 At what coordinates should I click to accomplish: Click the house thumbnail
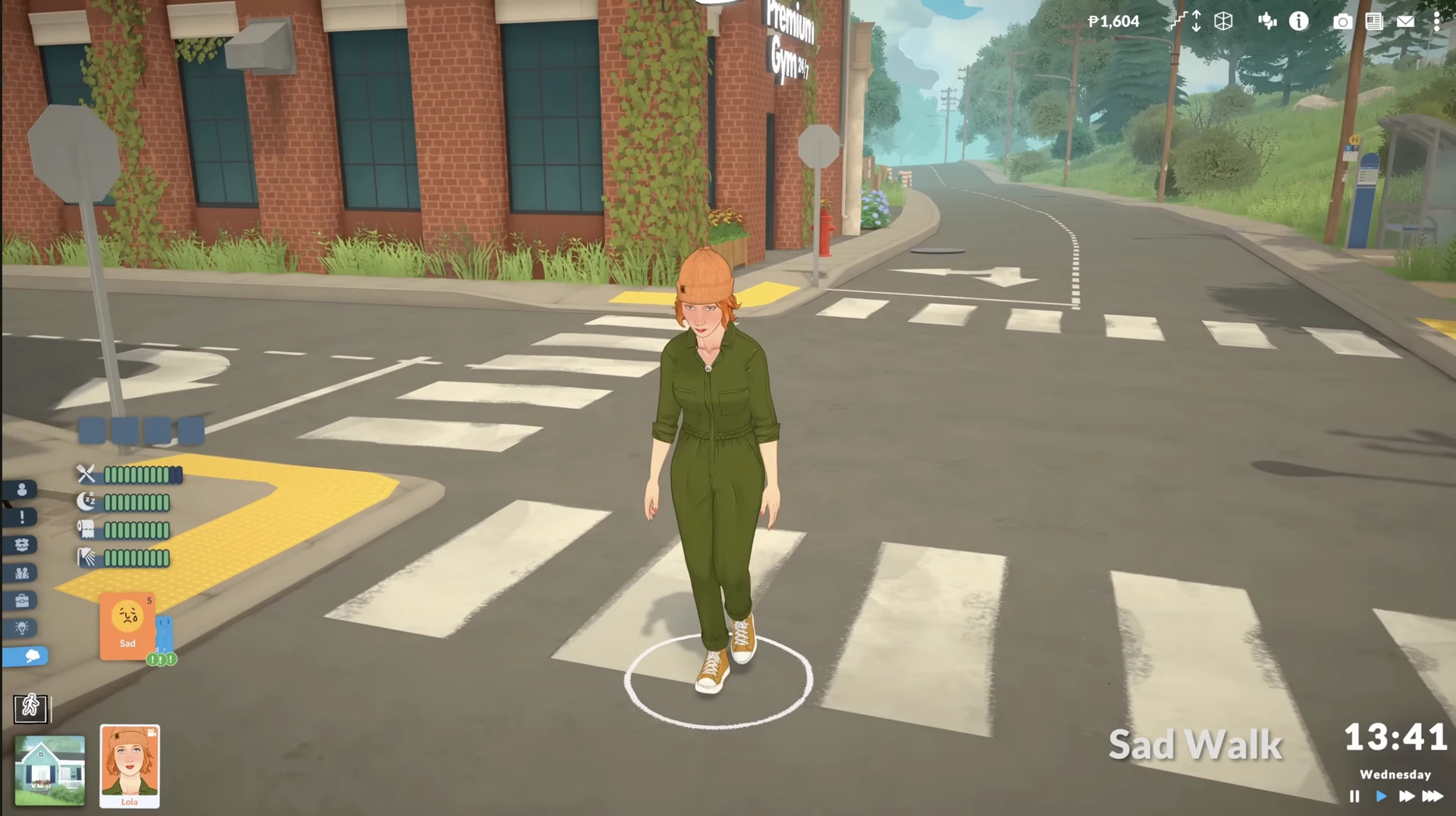point(50,770)
